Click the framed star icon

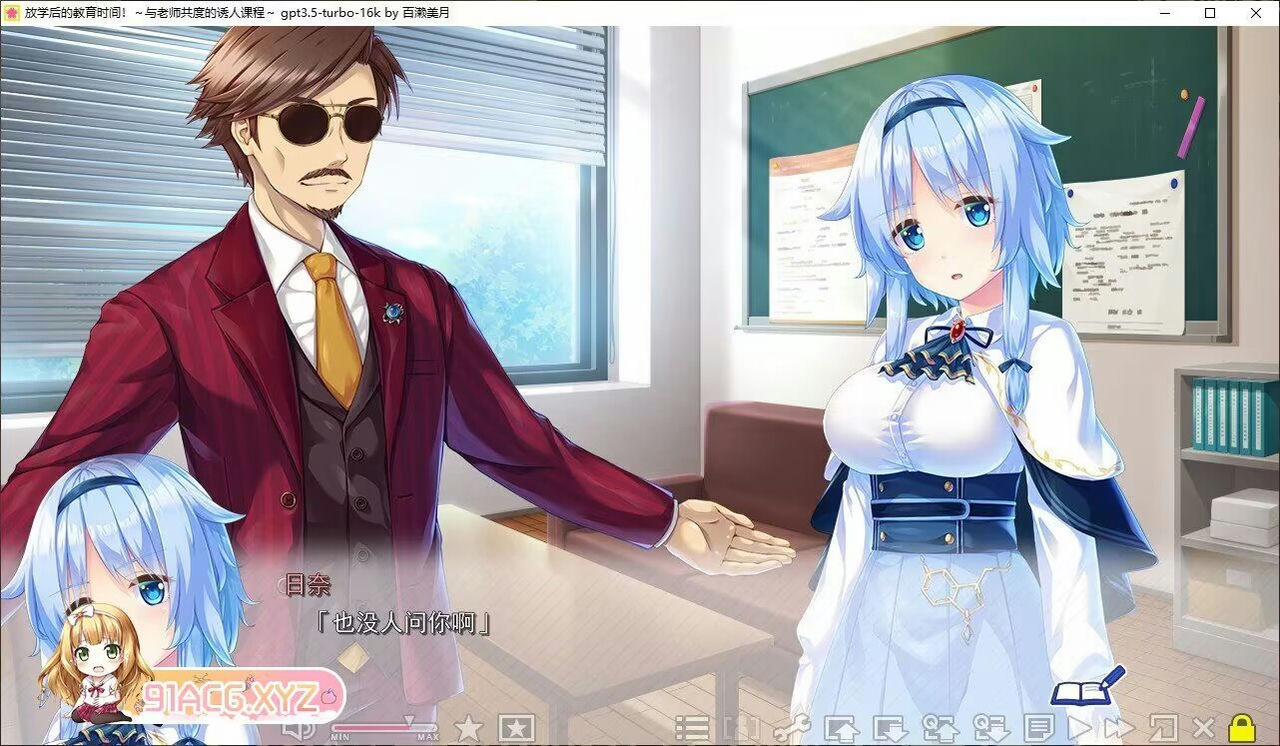click(x=517, y=727)
